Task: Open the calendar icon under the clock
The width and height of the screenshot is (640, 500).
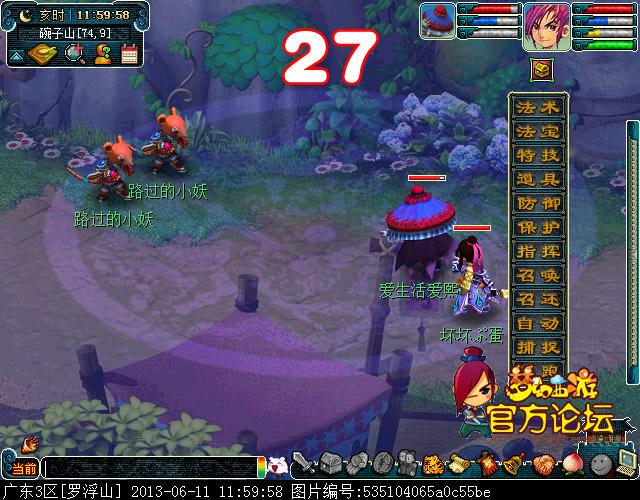Action: click(129, 56)
